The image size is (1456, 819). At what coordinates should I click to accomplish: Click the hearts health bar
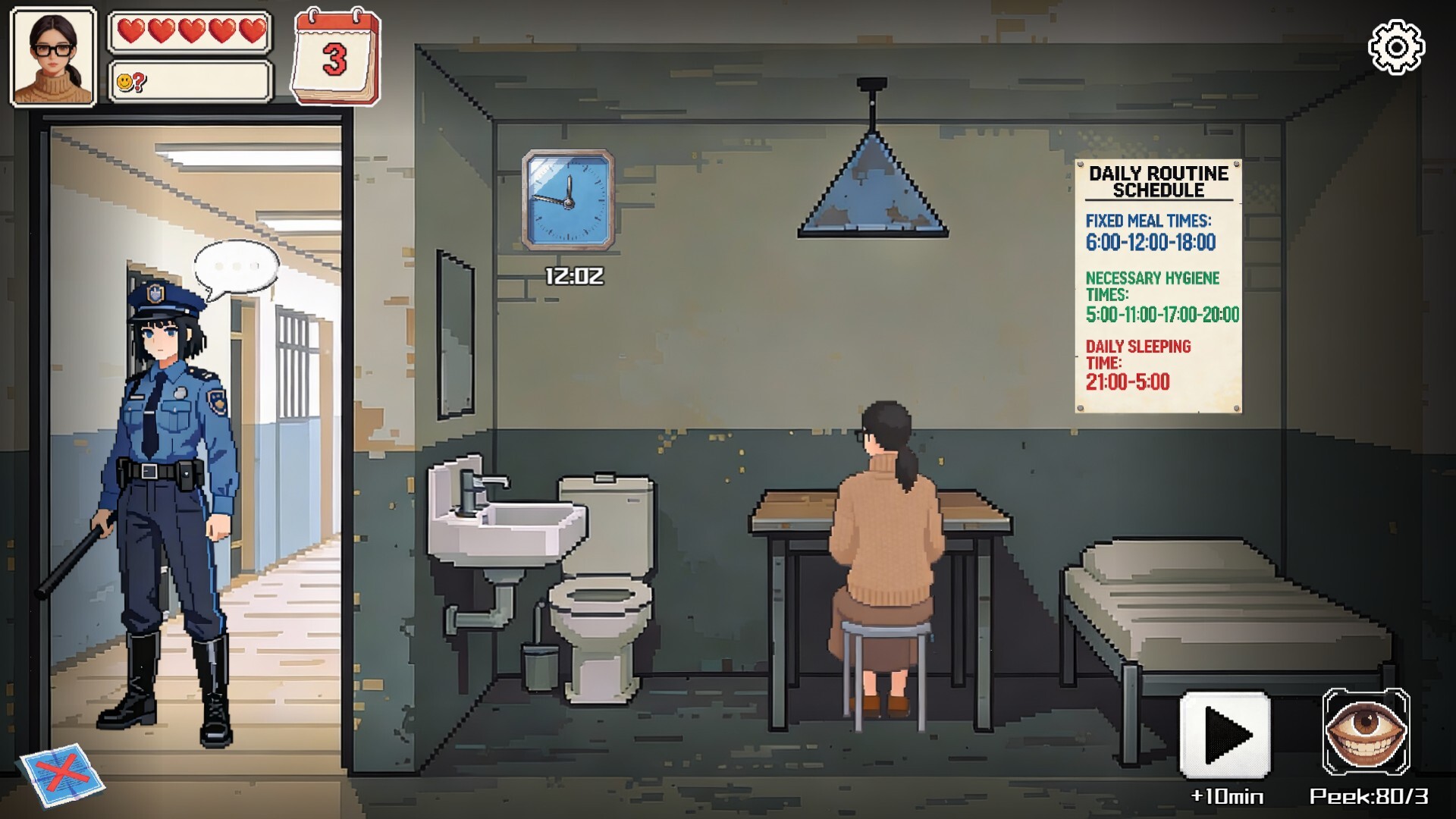(x=190, y=32)
